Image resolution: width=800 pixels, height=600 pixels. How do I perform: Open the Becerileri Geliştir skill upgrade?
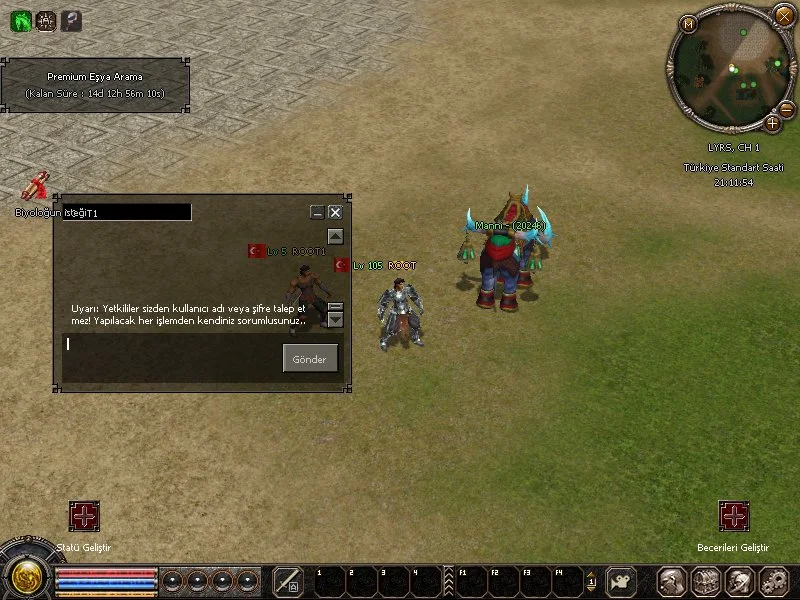734,516
